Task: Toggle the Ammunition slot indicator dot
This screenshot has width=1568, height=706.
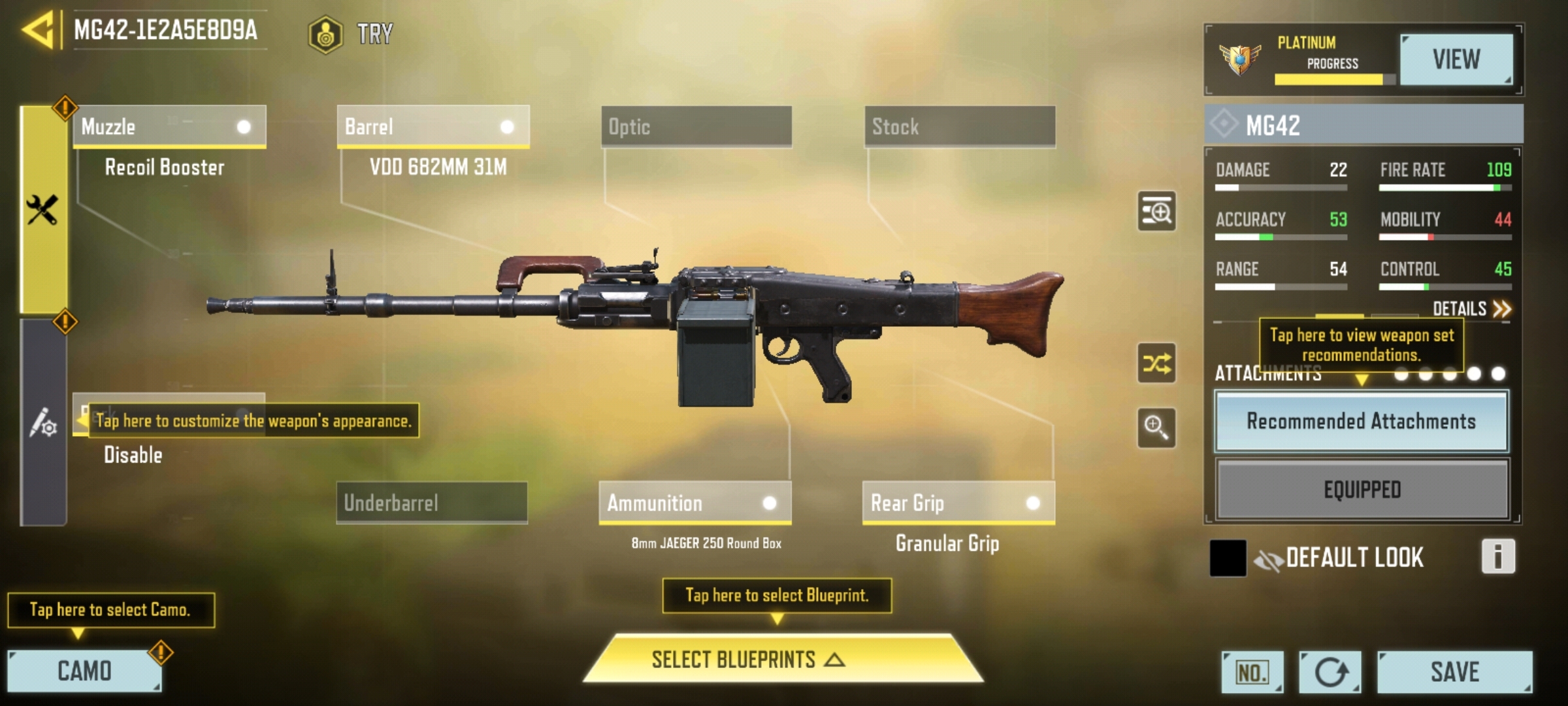Action: coord(770,503)
